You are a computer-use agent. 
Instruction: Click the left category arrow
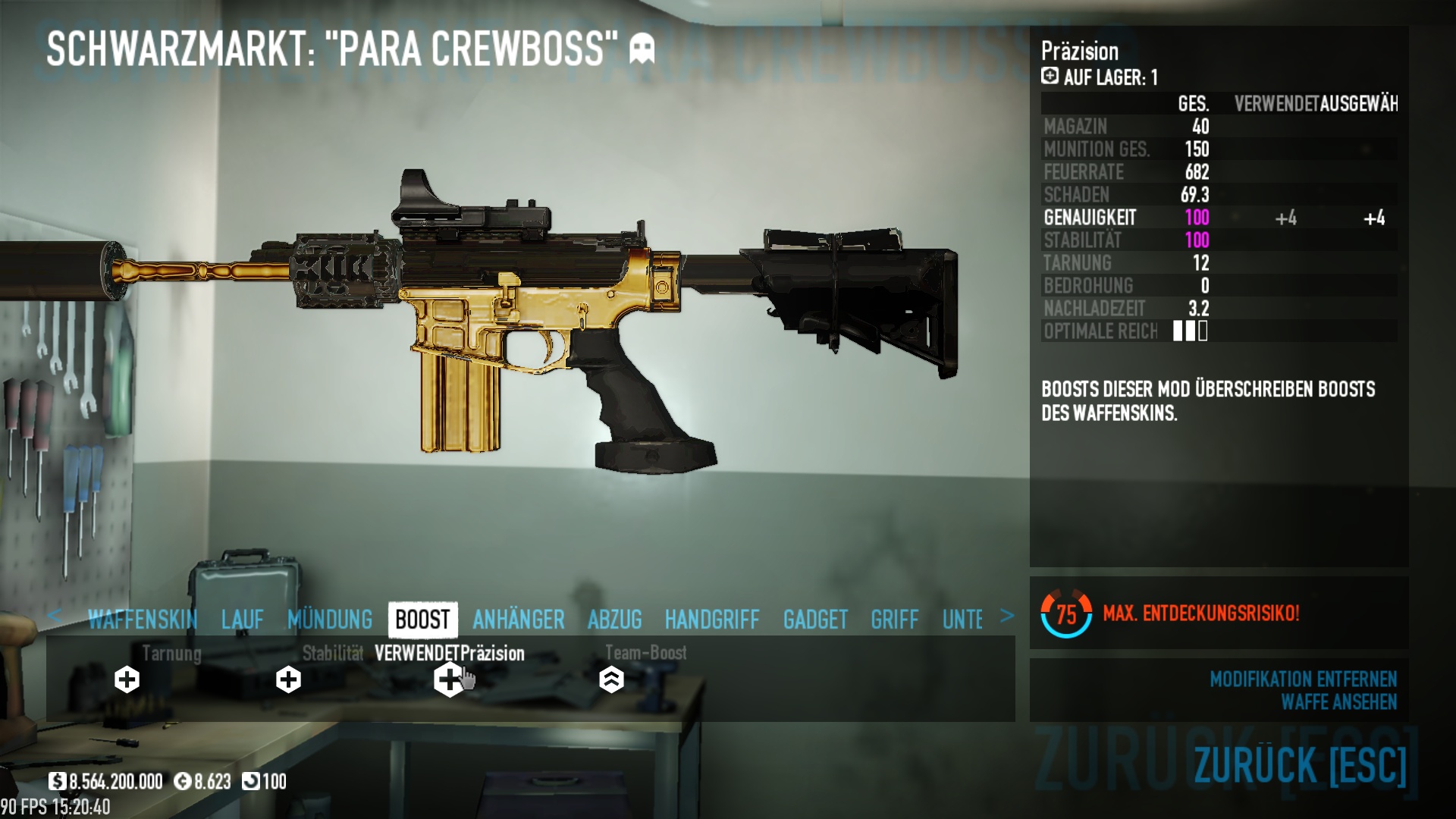click(54, 616)
